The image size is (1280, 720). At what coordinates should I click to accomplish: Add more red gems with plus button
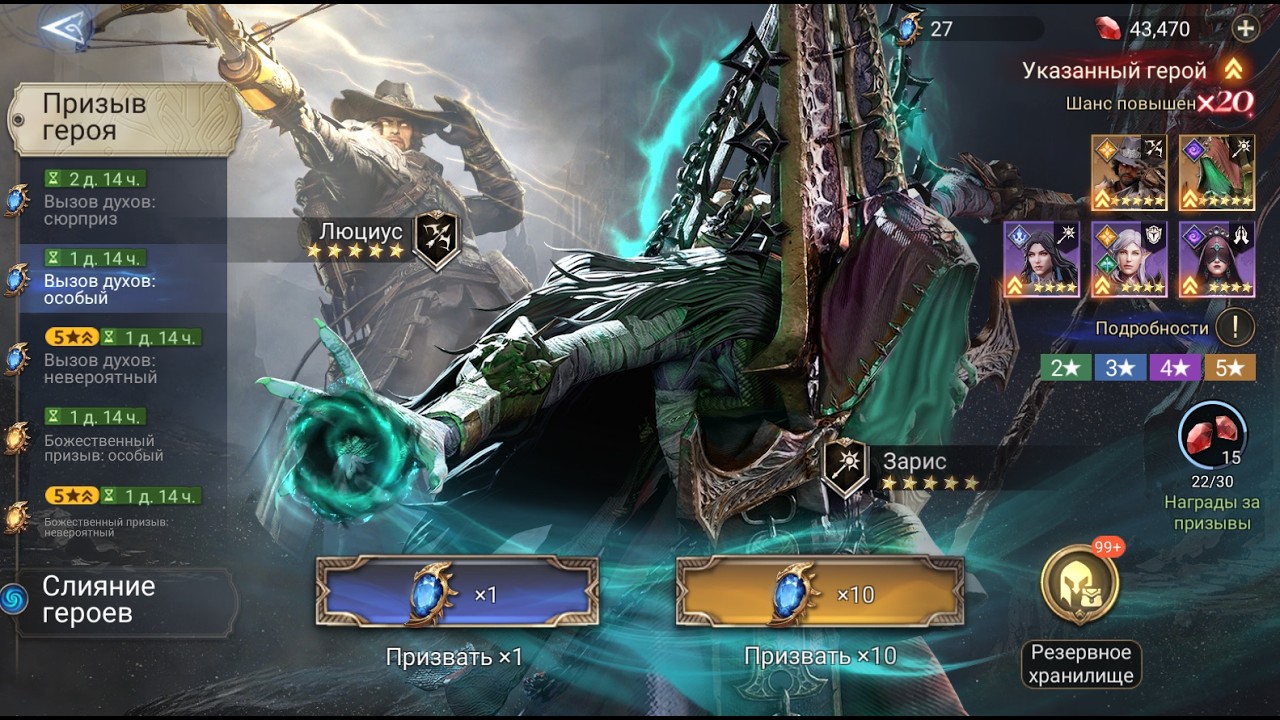(x=1245, y=29)
